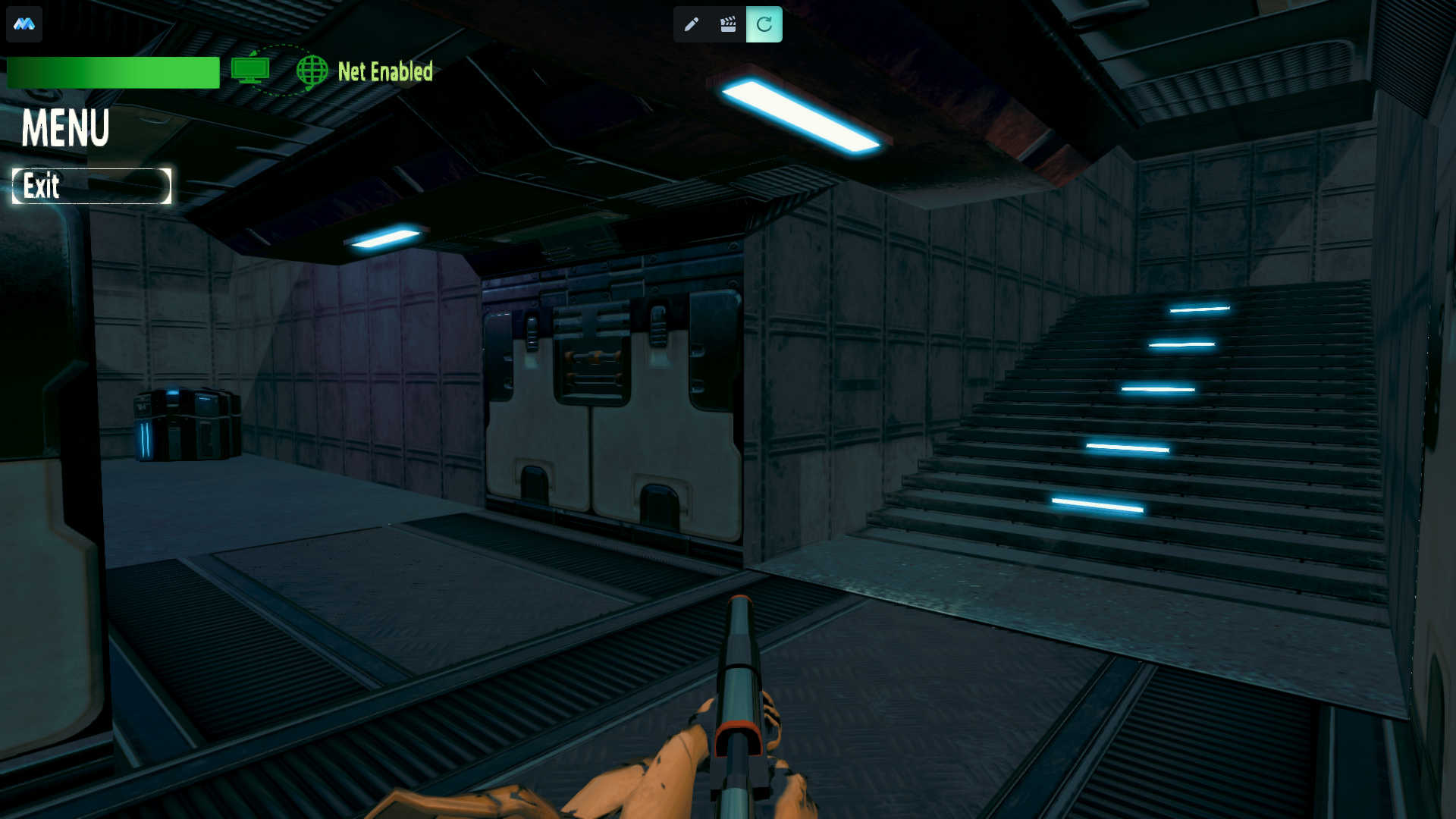Choose the Exit menu option
The height and width of the screenshot is (819, 1456).
point(91,186)
